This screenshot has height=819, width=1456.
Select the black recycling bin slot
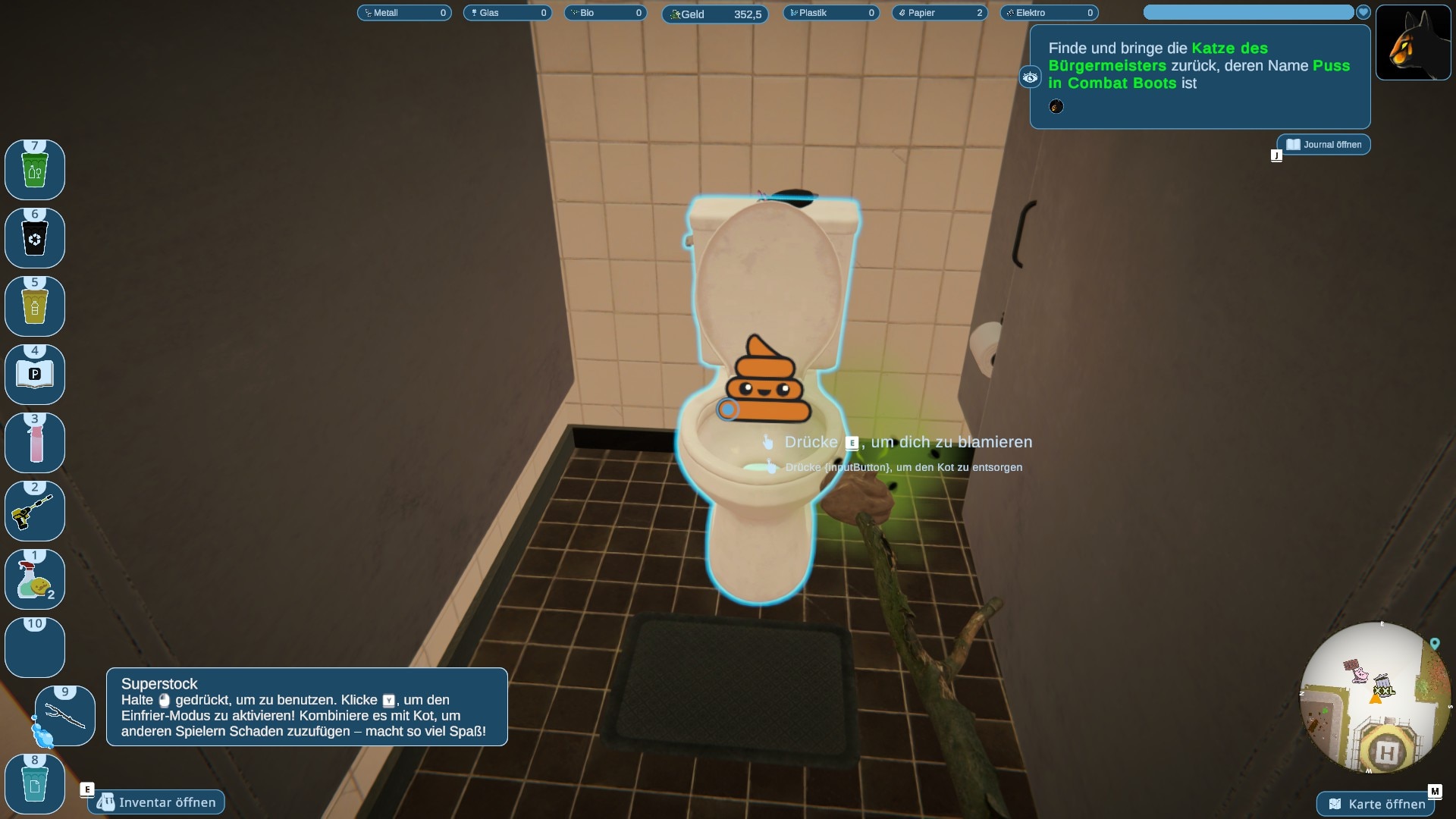tap(35, 239)
